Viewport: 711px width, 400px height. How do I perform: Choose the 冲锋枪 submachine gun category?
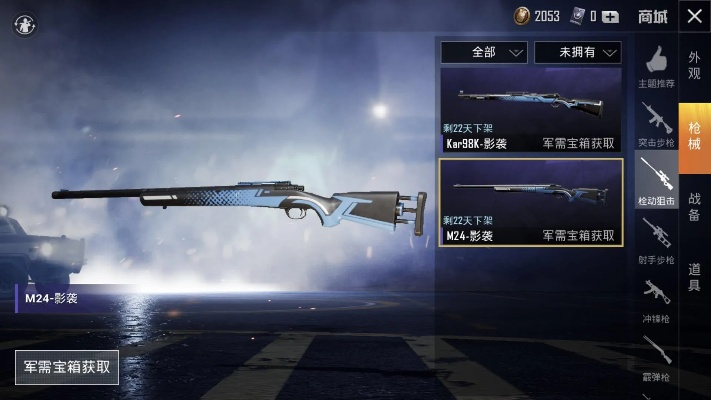(656, 302)
